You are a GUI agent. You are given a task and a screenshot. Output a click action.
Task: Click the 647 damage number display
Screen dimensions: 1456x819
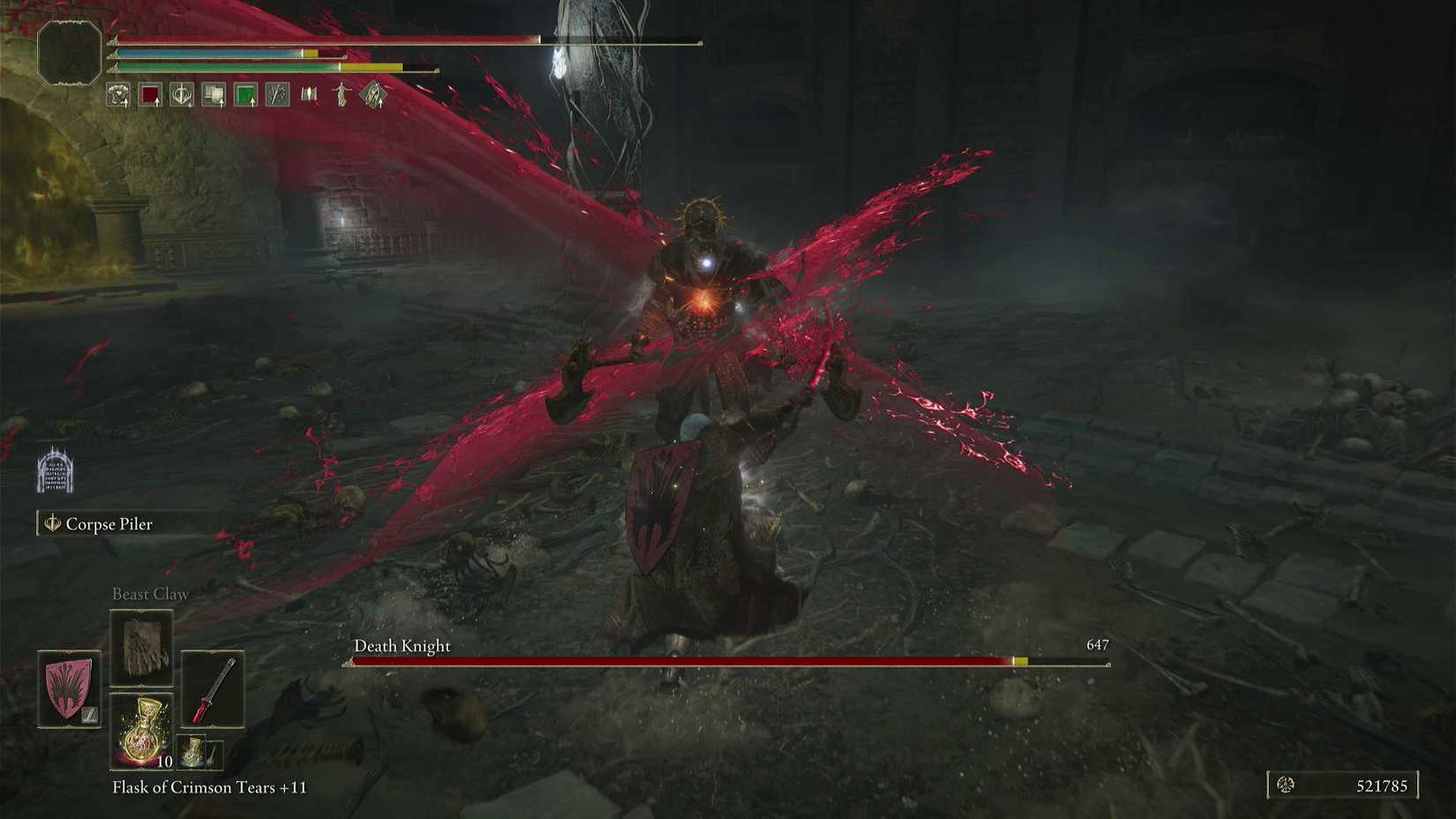(1098, 645)
